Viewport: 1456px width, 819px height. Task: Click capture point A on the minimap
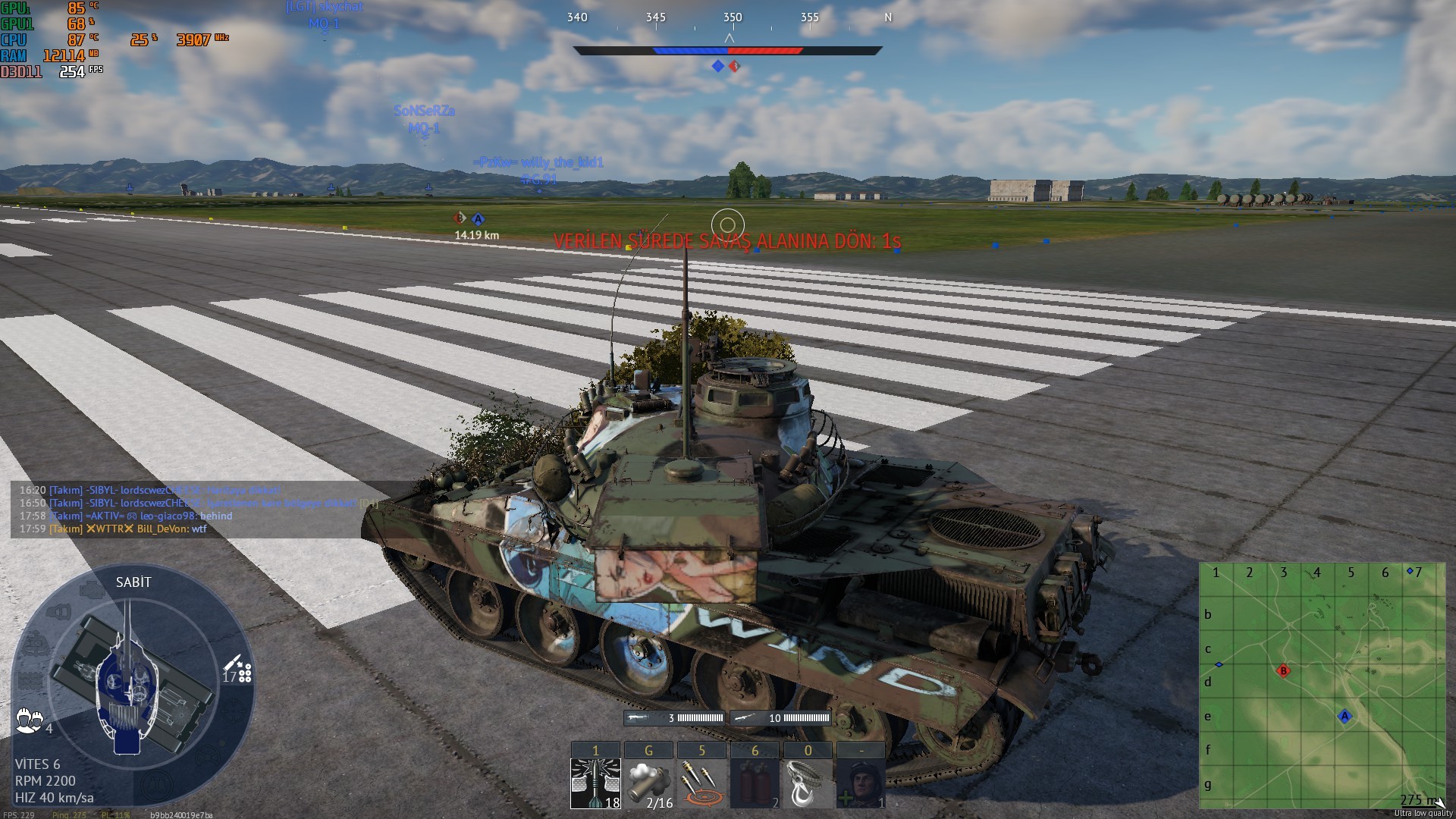pyautogui.click(x=1345, y=717)
